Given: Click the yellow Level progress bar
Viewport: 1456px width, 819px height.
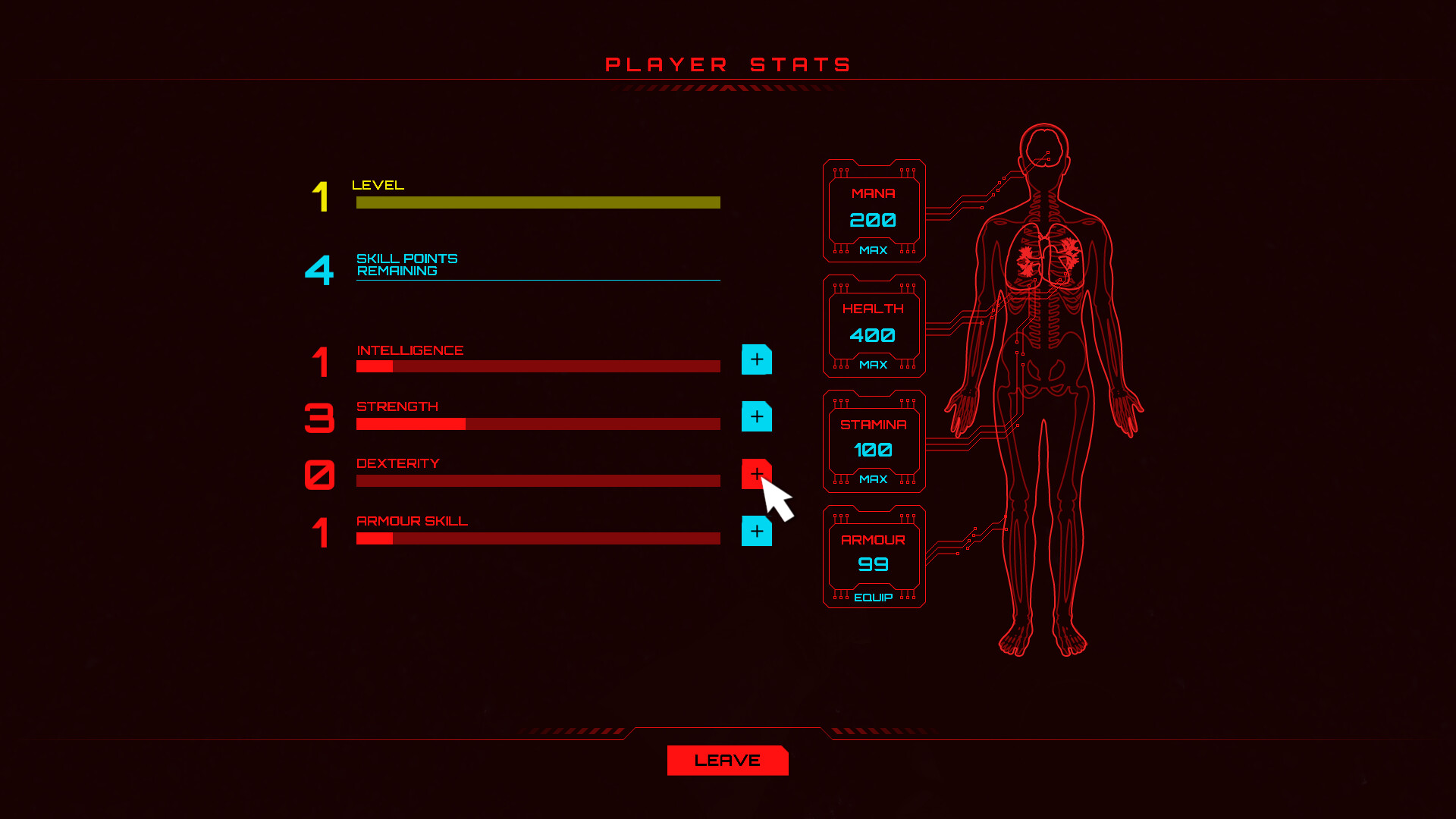Looking at the screenshot, I should pos(537,202).
